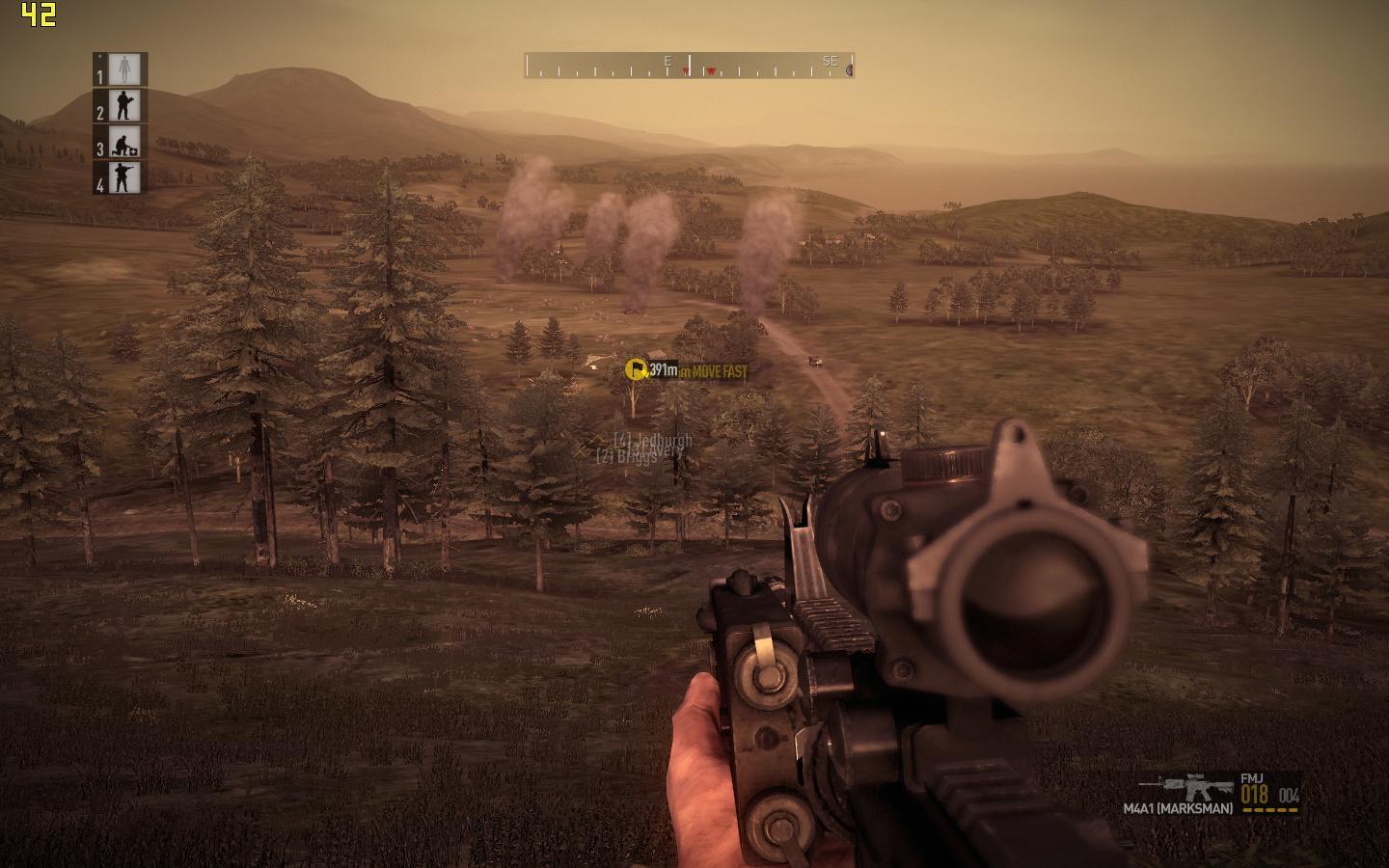Choose squad member 3 kneeling medic icon
Viewport: 1389px width, 868px height.
[124, 142]
